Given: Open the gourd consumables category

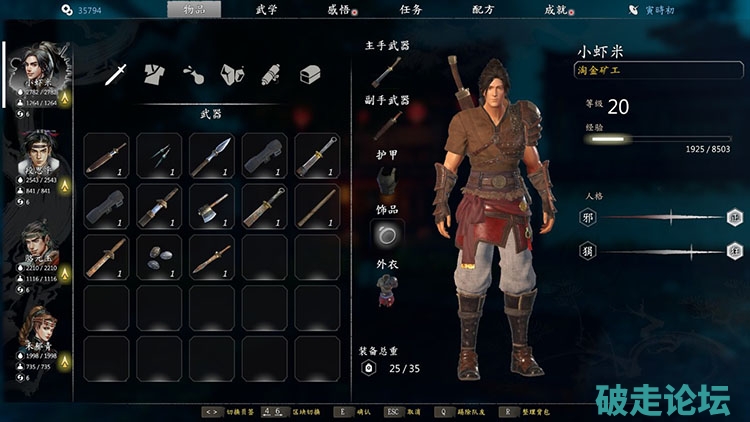Looking at the screenshot, I should click(194, 73).
